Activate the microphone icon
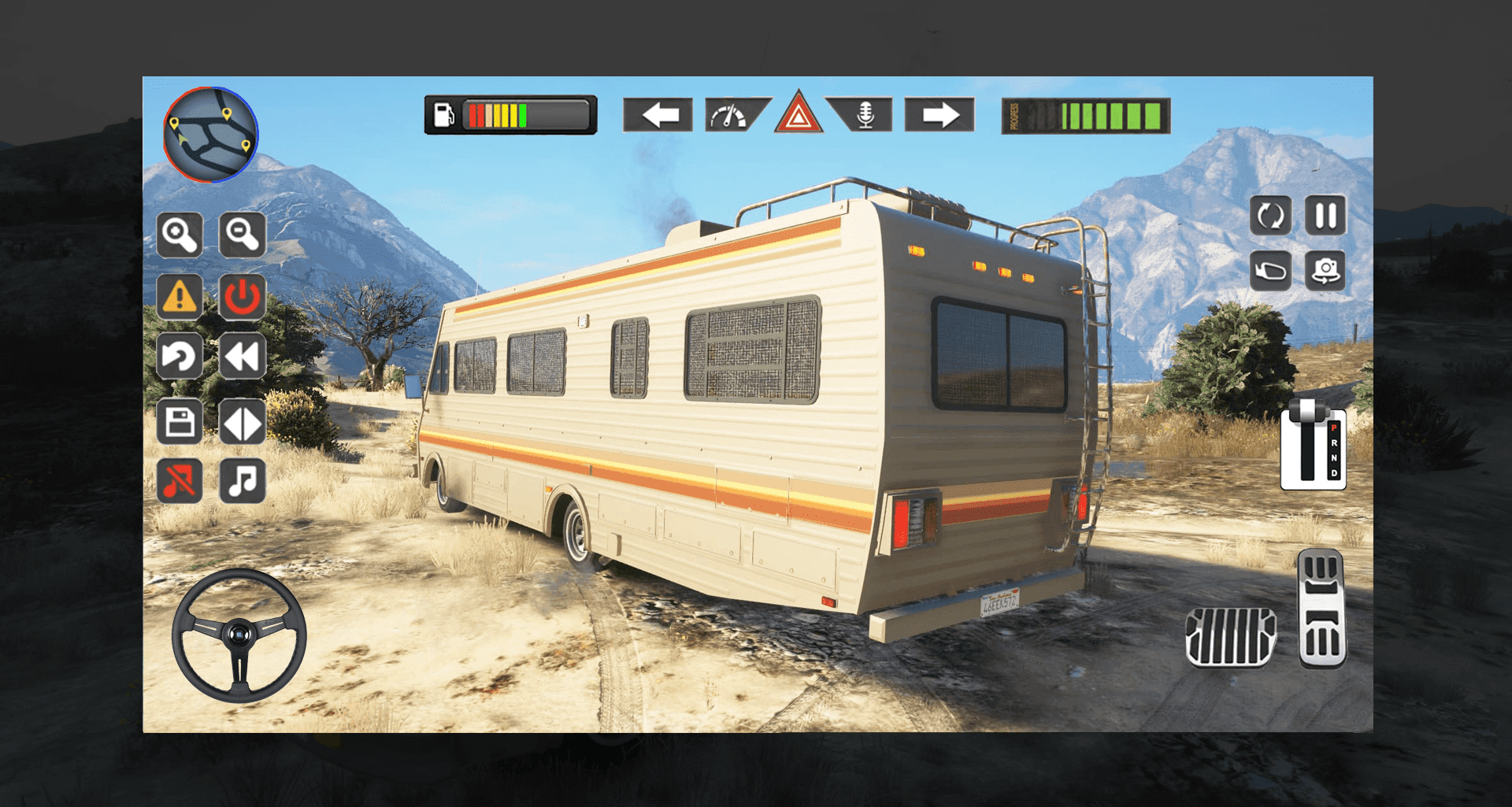Image resolution: width=1512 pixels, height=807 pixels. pos(865,115)
